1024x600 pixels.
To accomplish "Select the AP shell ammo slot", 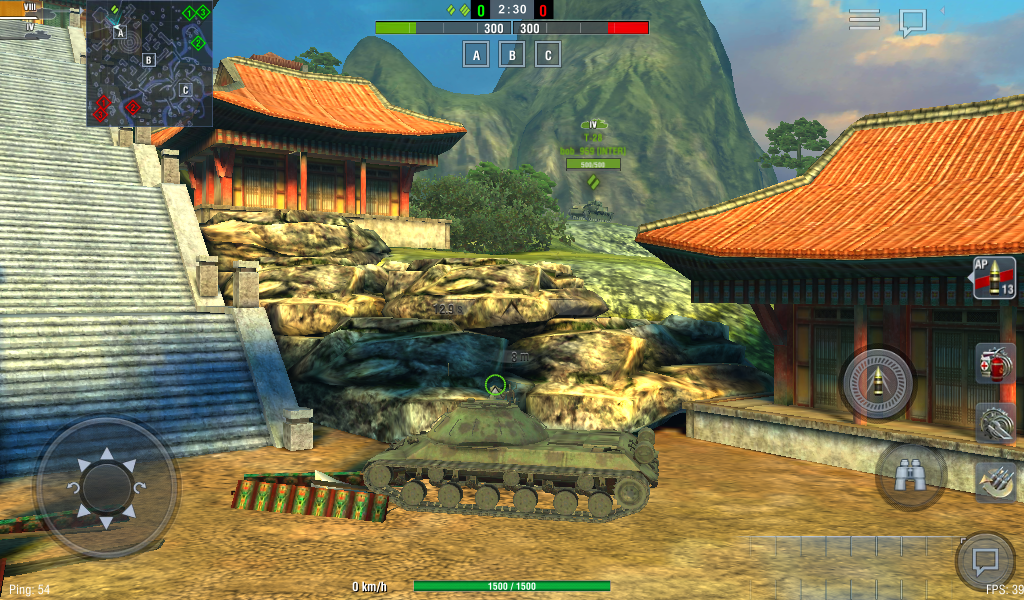I will coord(994,278).
